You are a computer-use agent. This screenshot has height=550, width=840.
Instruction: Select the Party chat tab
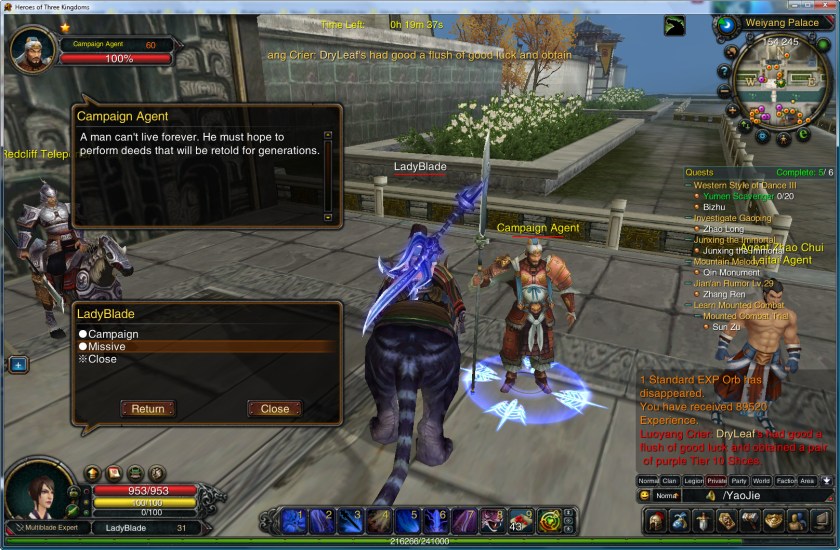tap(739, 481)
